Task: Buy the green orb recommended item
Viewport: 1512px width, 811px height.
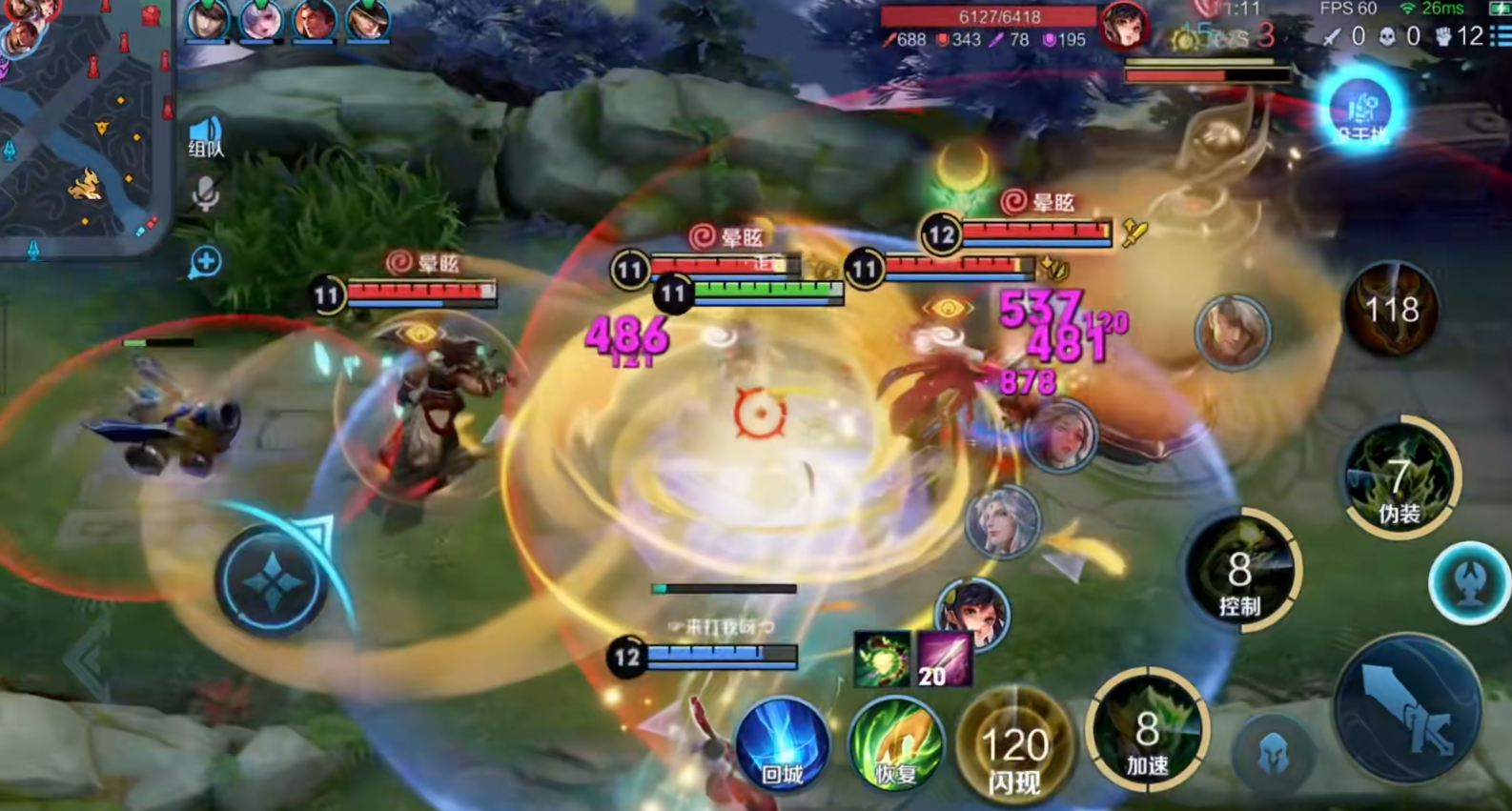Action: 882,659
